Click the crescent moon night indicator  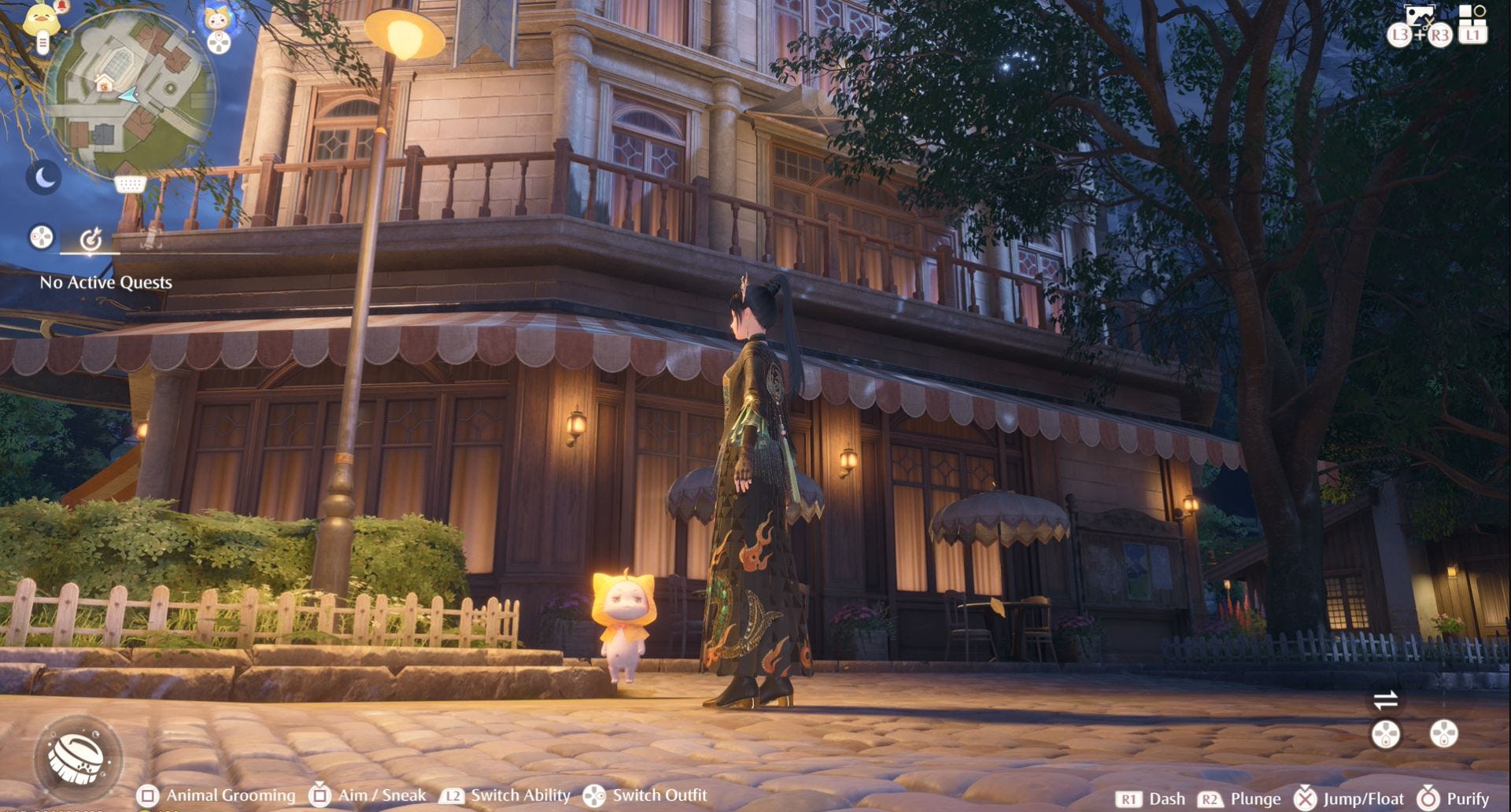(44, 178)
